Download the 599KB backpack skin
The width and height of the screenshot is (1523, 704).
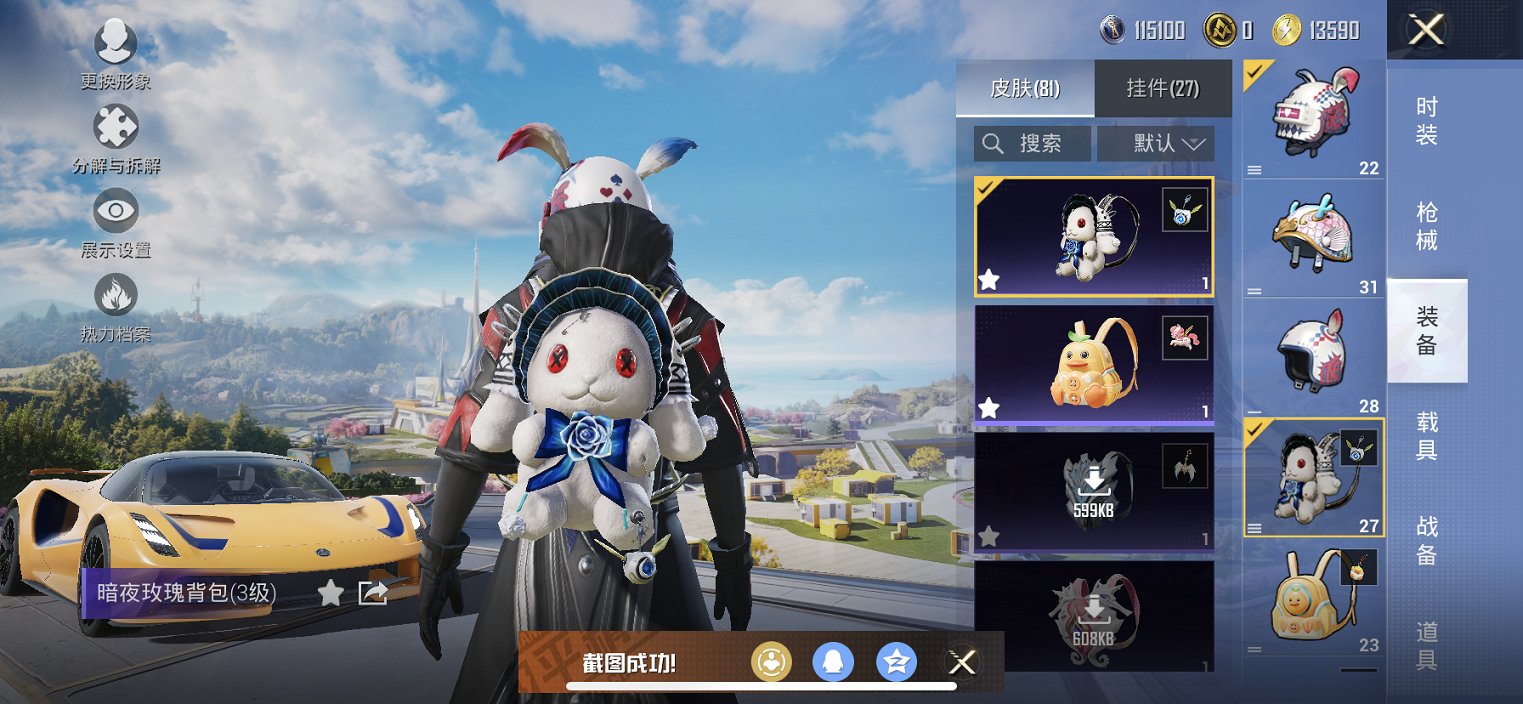point(1094,490)
